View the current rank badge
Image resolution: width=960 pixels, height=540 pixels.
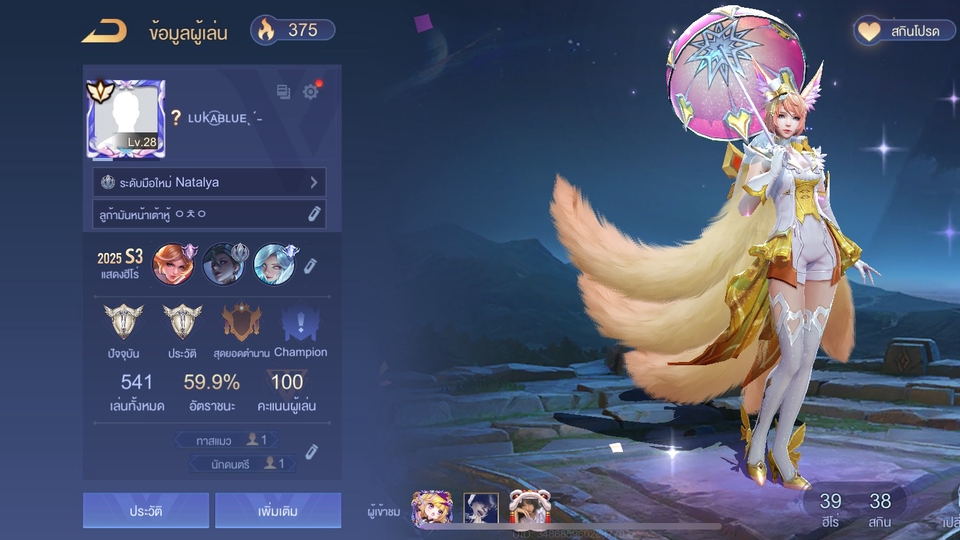(x=124, y=323)
